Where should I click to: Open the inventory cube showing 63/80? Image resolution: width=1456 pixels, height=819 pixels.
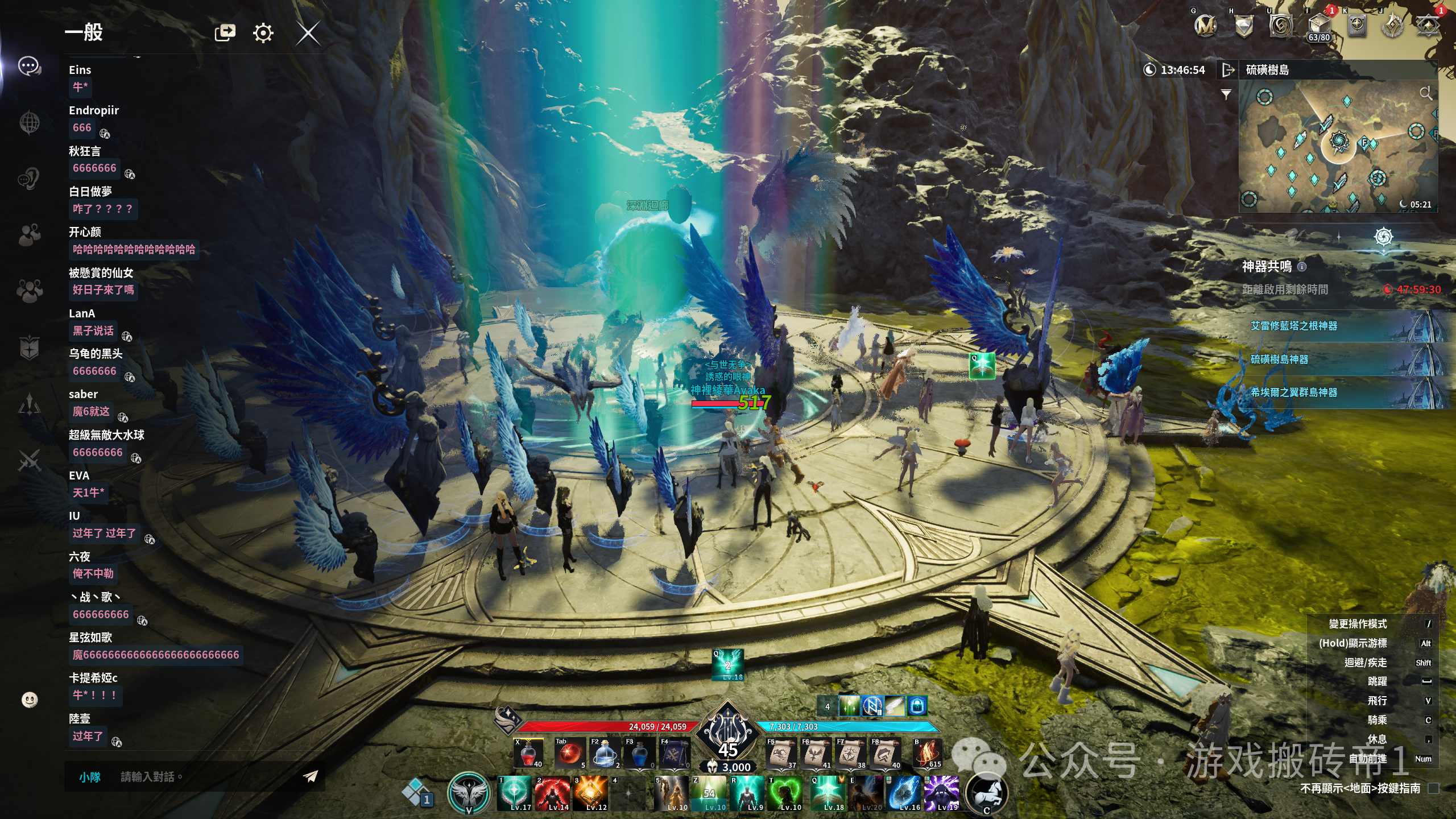pyautogui.click(x=1318, y=26)
